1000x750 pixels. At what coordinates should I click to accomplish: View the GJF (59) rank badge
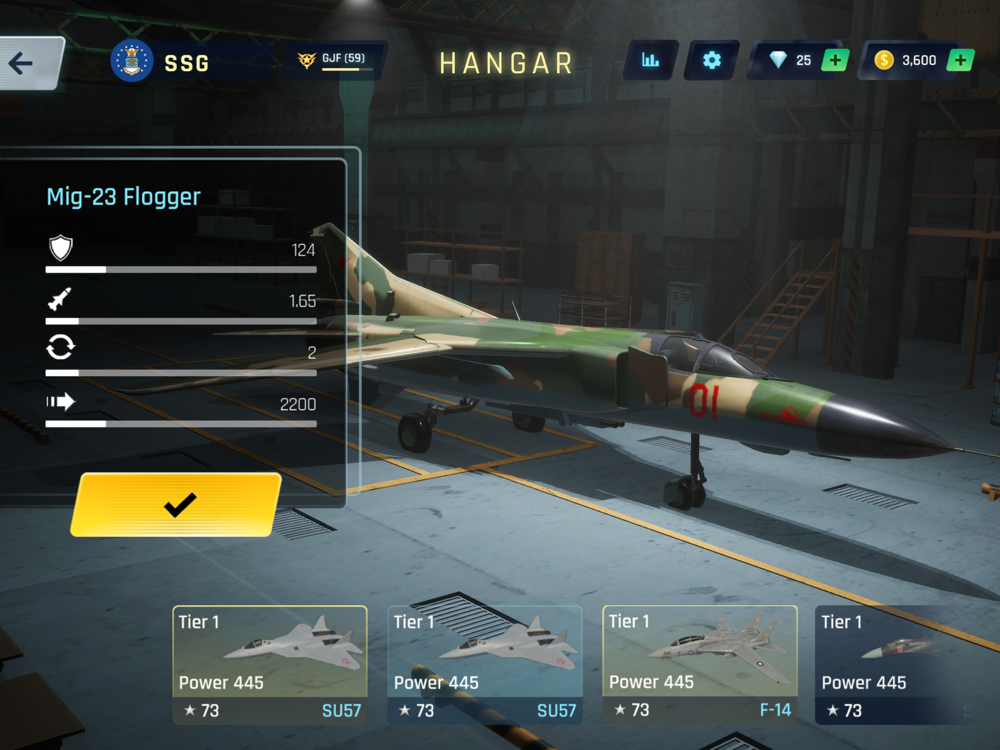coord(335,61)
